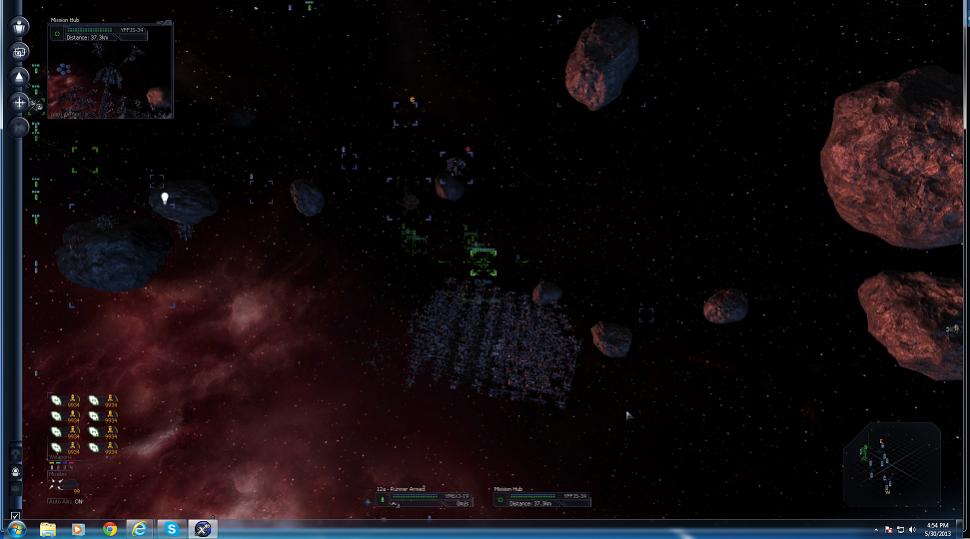Viewport: 970px width, 539px height.
Task: Select the triangle ship sidebar icon
Action: [19, 76]
